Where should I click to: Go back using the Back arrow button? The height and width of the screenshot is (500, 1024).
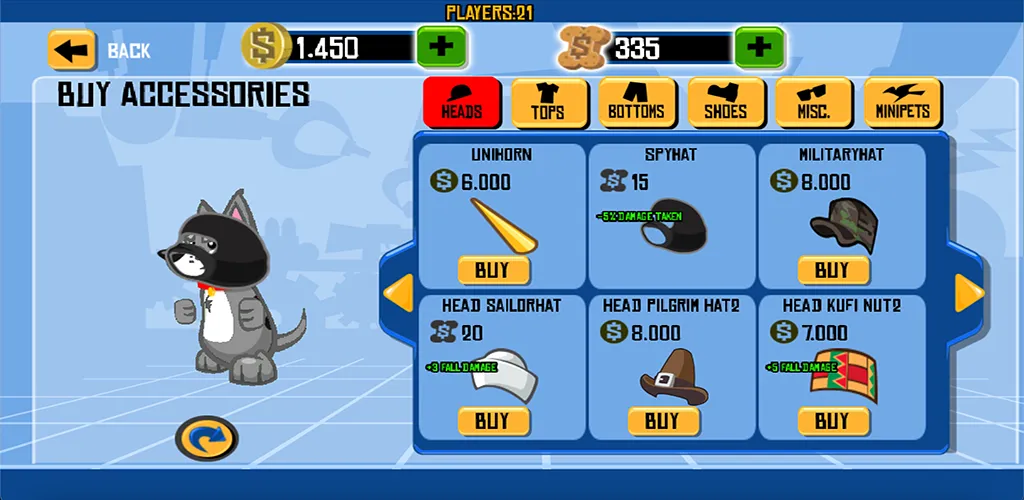pos(72,49)
